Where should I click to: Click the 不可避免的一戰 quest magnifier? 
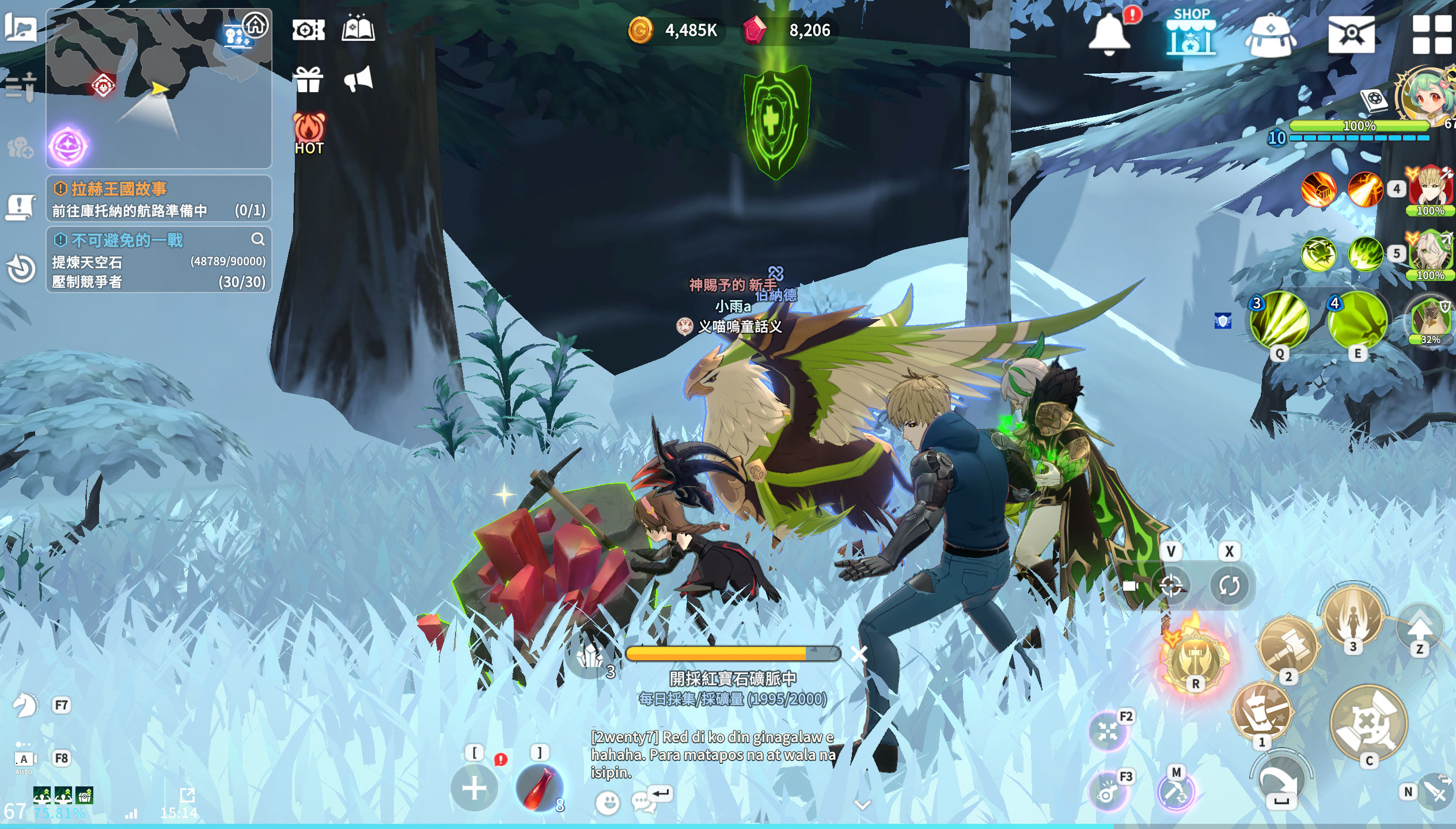[257, 239]
